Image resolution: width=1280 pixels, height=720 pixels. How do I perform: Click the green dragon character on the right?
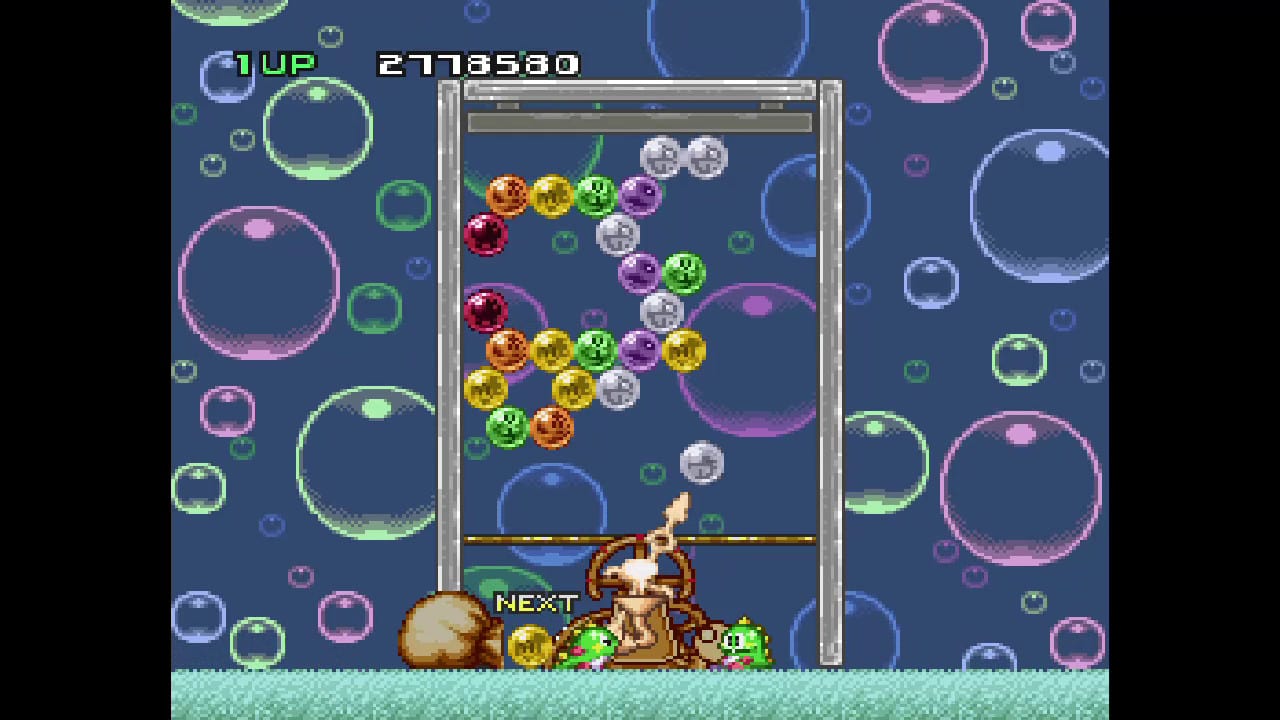click(742, 642)
